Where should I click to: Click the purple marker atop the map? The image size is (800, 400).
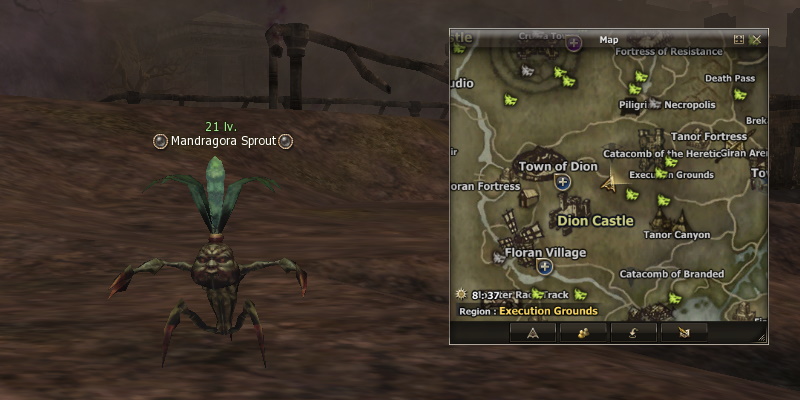[x=574, y=42]
